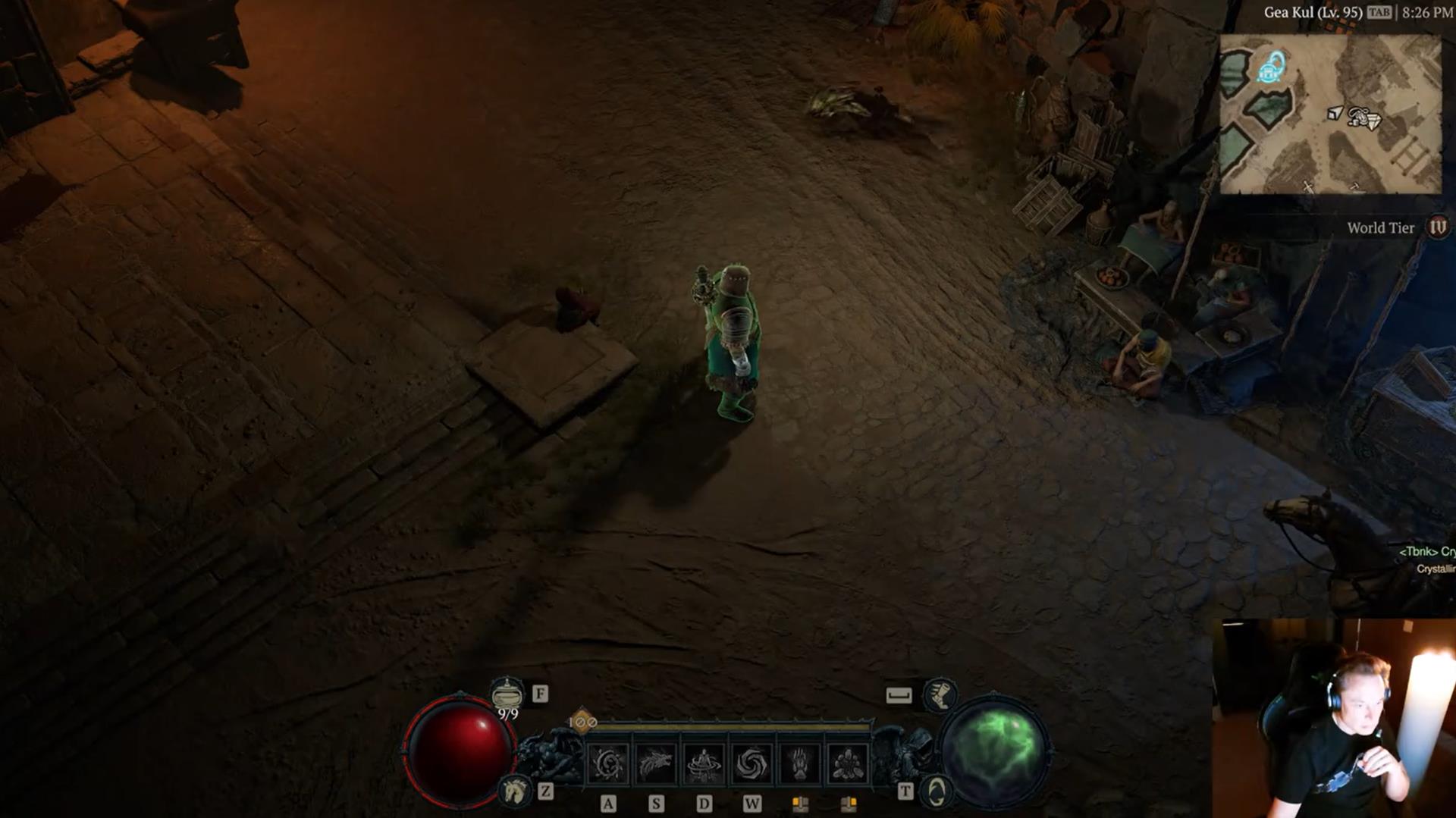Screen dimensions: 1456x818
Task: Open the World Tier IV badge
Action: tap(1437, 227)
